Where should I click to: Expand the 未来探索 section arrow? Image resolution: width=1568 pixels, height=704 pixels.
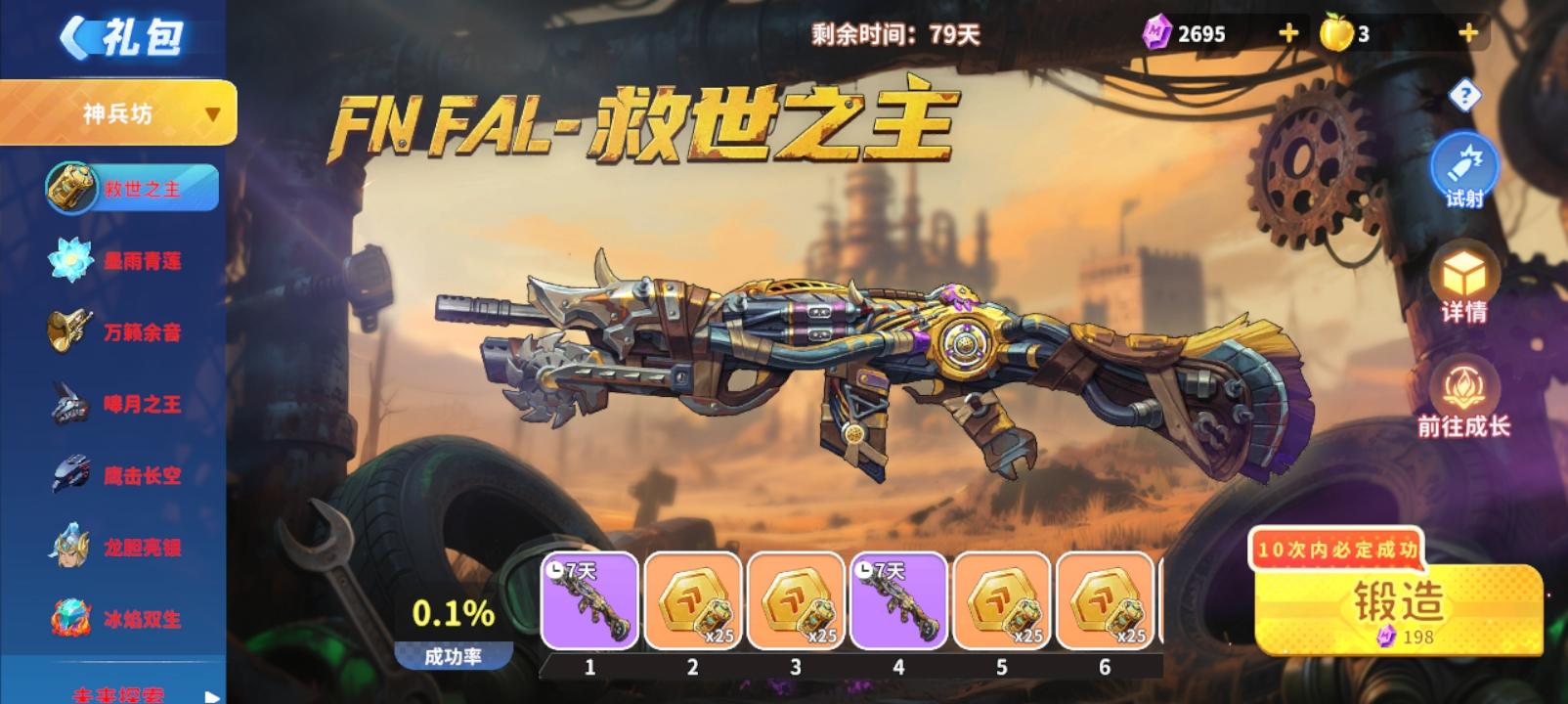tap(210, 695)
